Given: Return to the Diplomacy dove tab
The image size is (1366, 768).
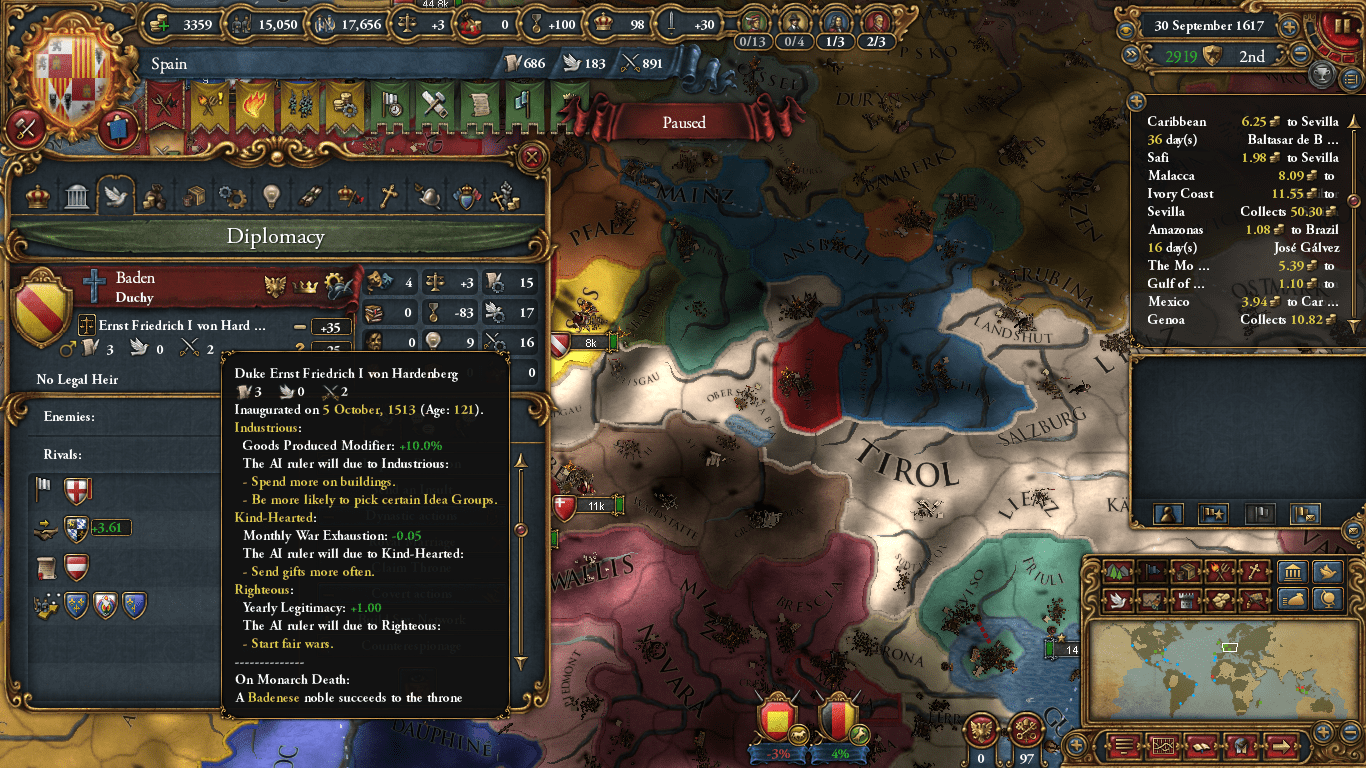Looking at the screenshot, I should tap(115, 196).
